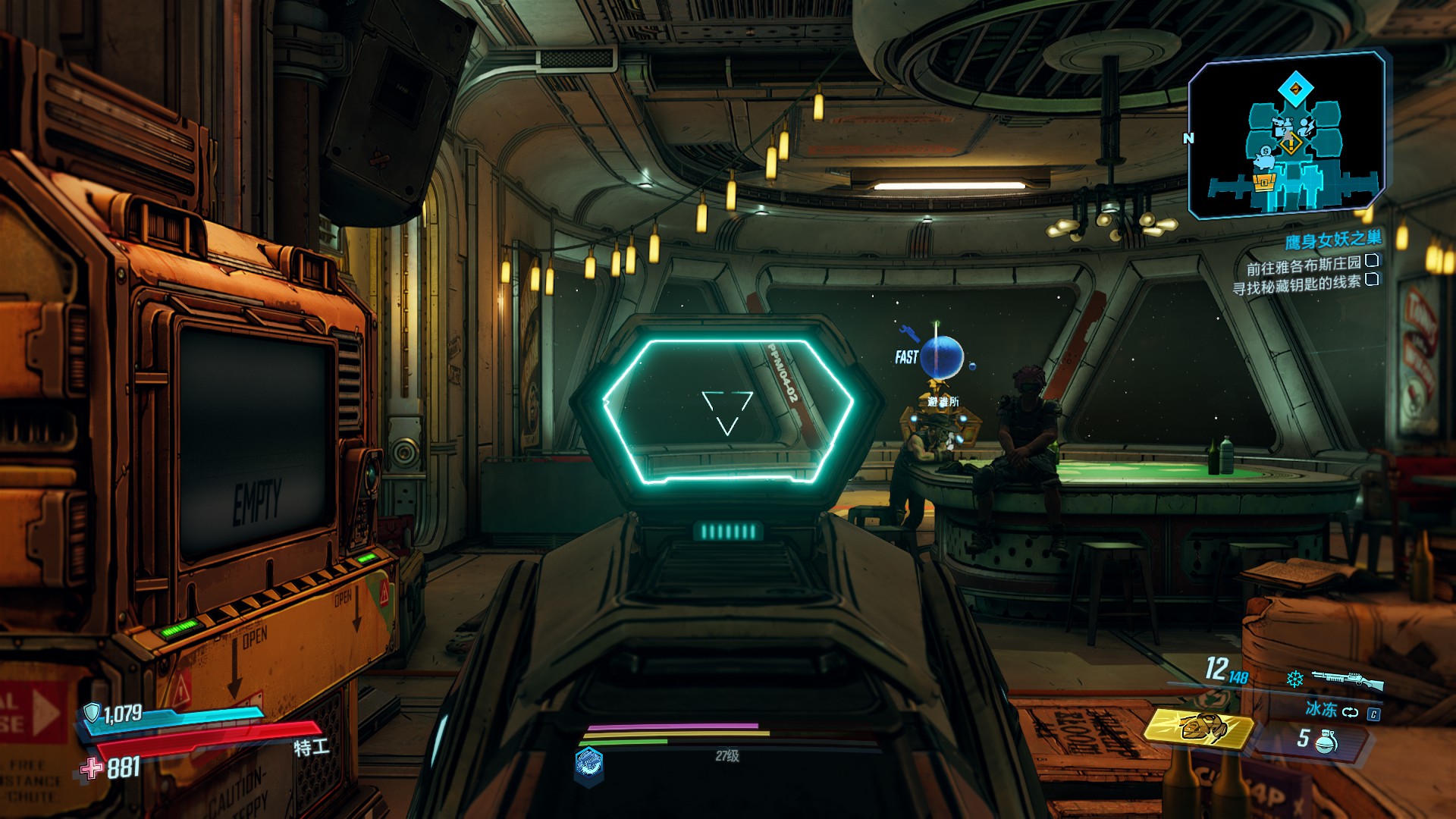Click the yellow exclamation marker on minimap
The width and height of the screenshot is (1456, 819).
pos(1290,143)
